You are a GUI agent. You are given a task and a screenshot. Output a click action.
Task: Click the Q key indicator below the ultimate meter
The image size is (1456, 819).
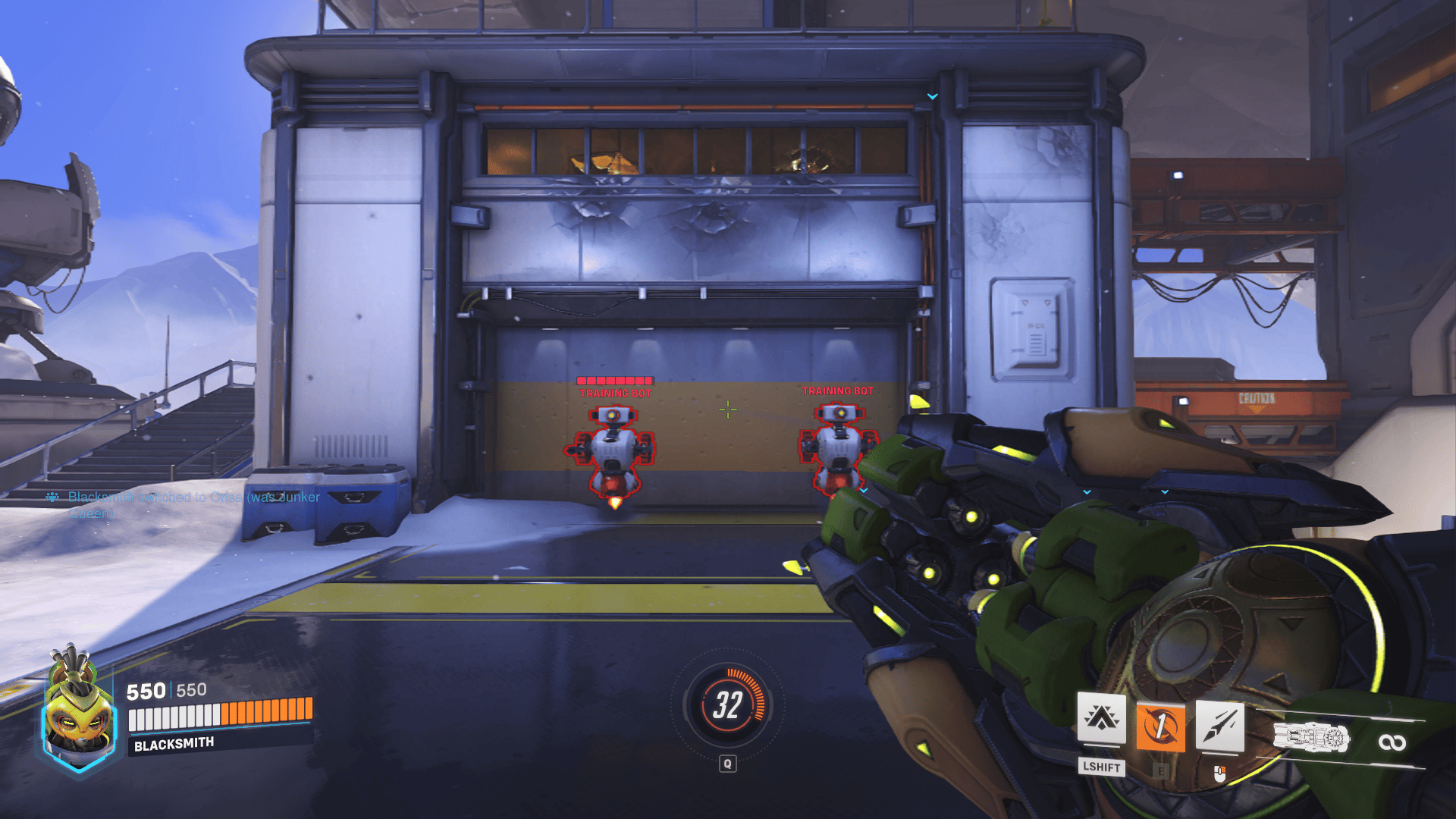[x=727, y=764]
